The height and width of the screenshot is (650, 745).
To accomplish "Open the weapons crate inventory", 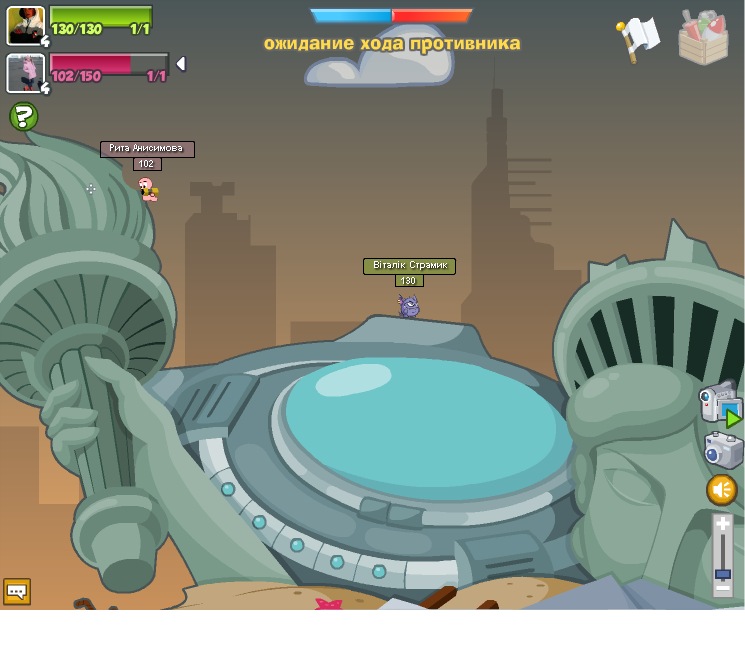I will point(703,38).
